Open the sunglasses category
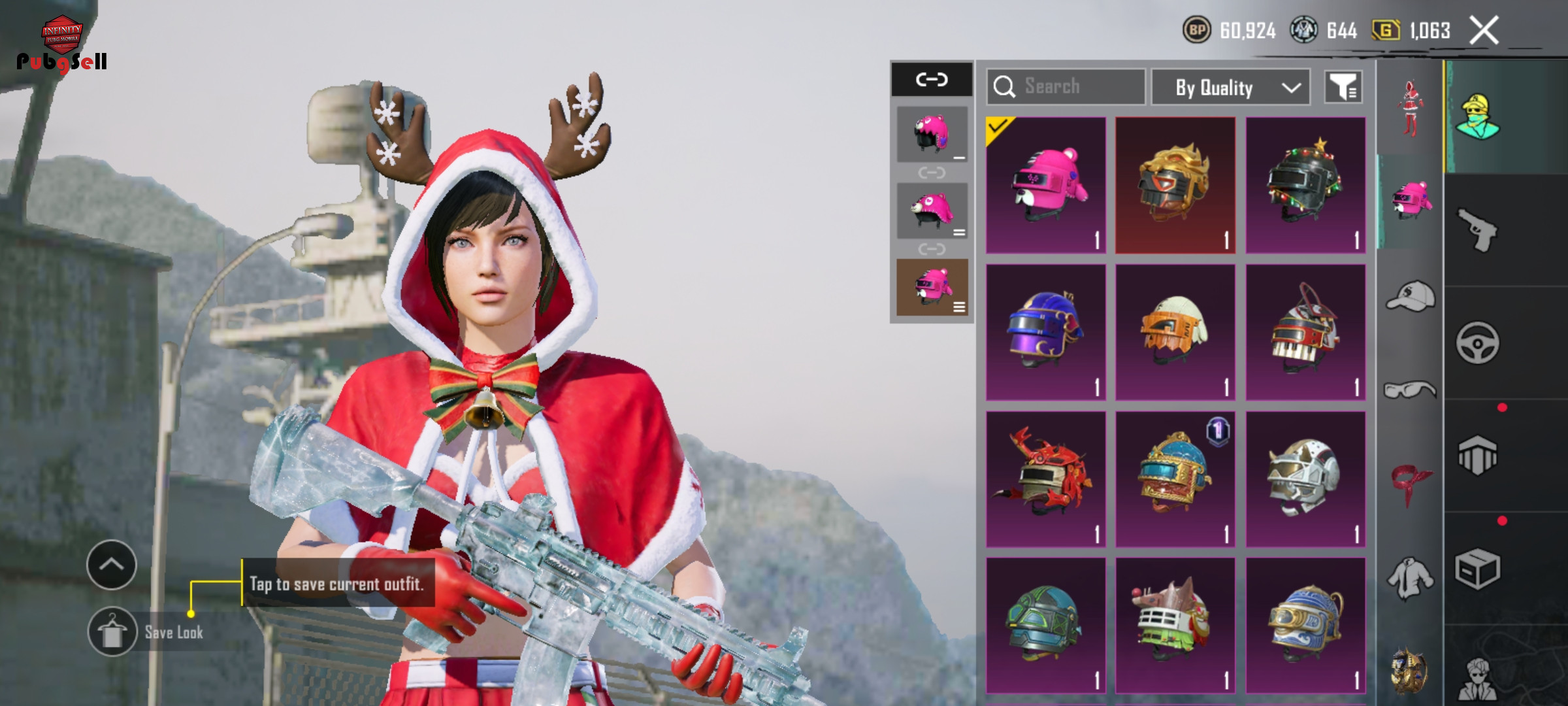Screen dimensions: 1568x706 click(1410, 390)
